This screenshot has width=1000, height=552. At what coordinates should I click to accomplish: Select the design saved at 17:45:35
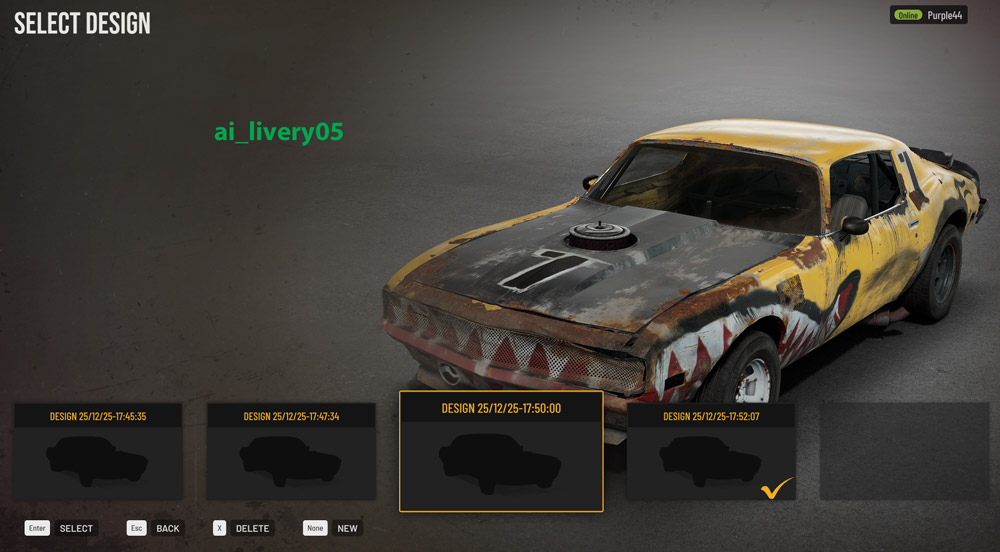coord(98,452)
